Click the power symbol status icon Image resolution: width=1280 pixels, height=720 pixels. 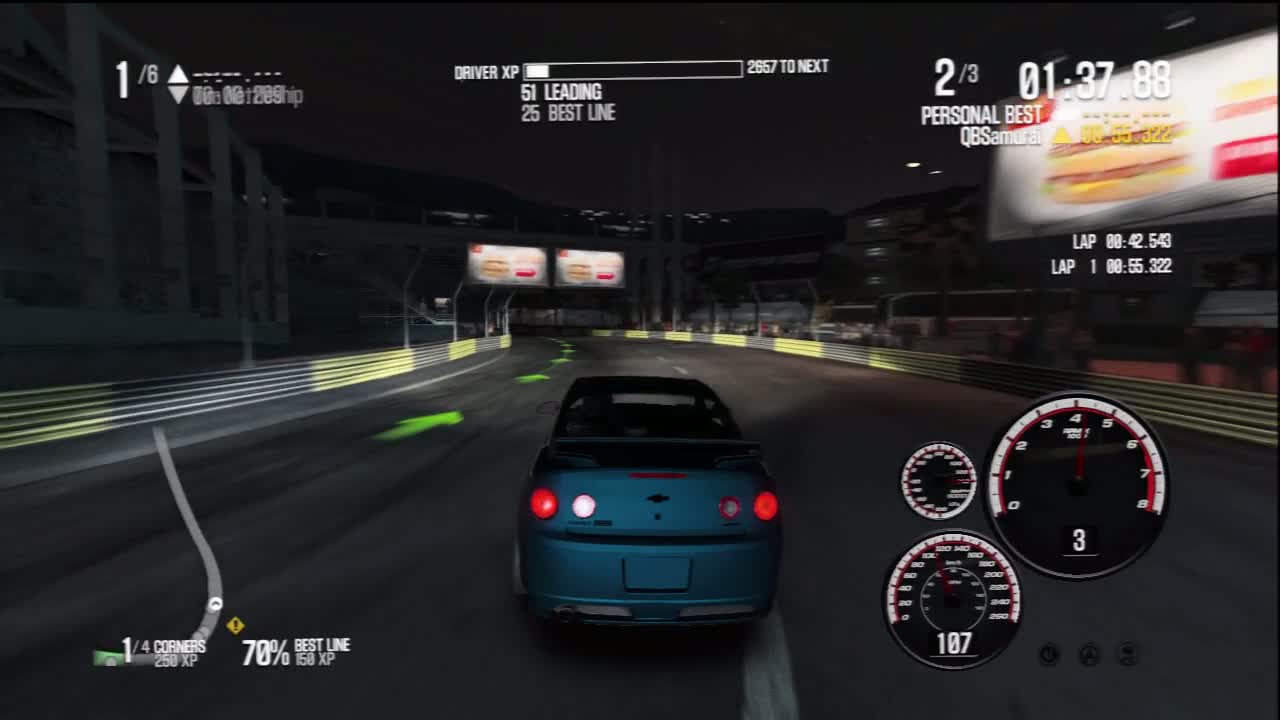tap(1049, 654)
